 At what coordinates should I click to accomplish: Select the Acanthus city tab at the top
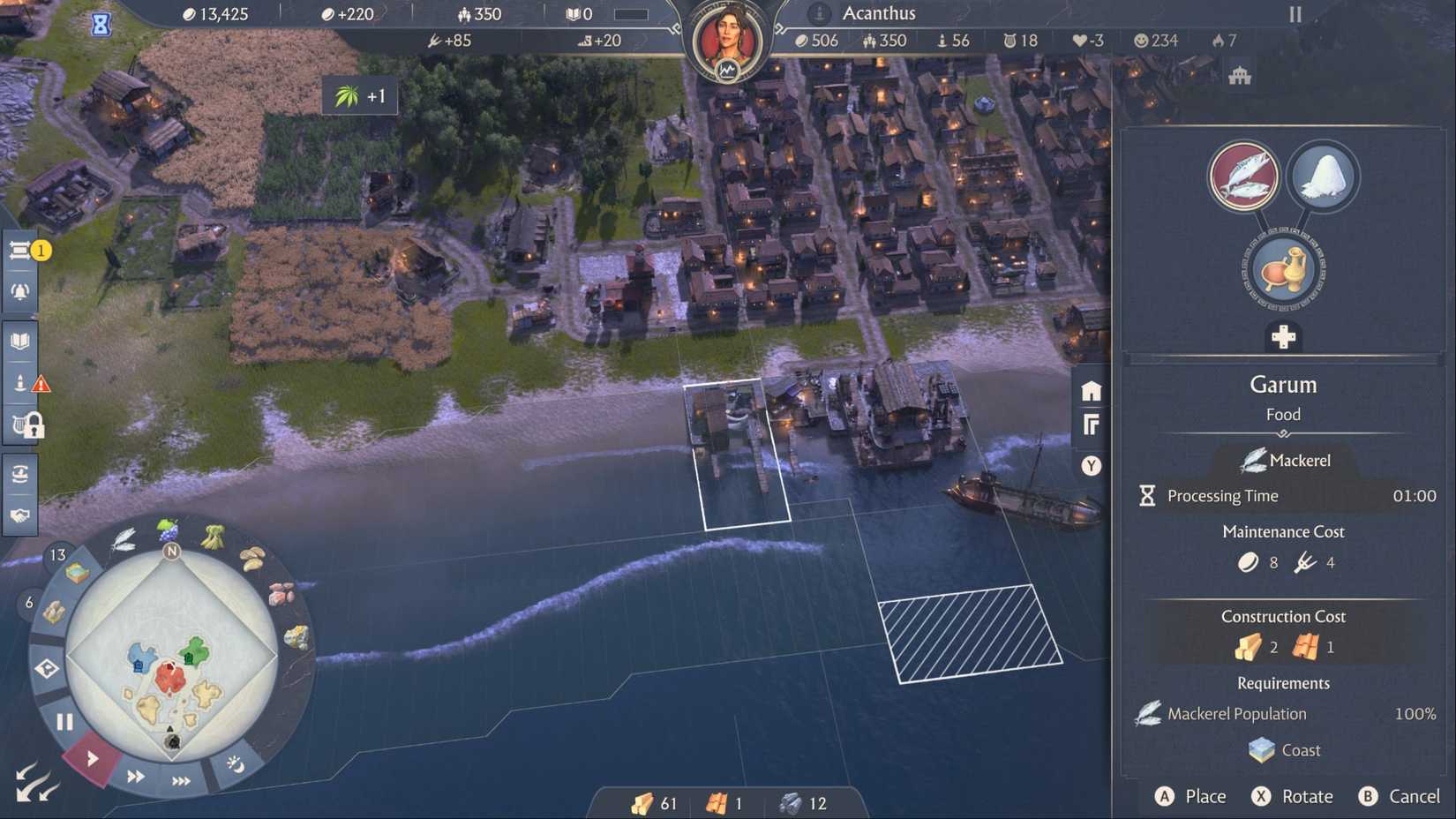click(x=879, y=13)
